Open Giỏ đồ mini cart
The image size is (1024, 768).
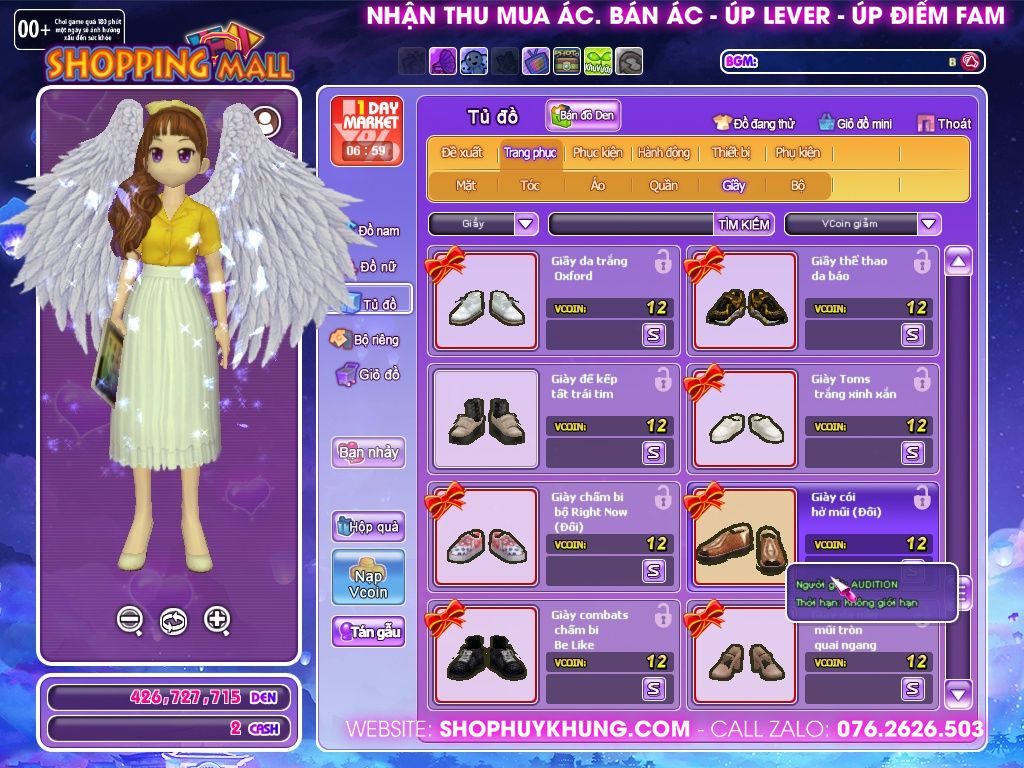click(855, 124)
